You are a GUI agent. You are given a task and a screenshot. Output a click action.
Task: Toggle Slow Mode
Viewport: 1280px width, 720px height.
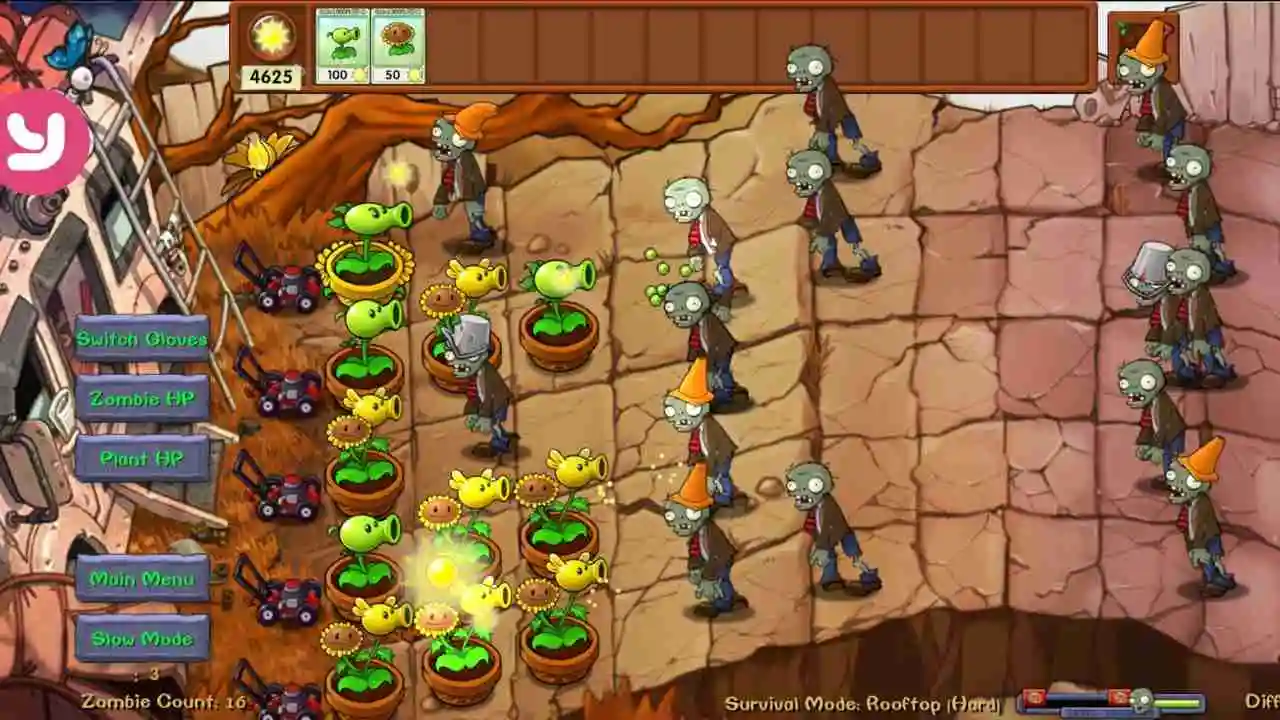click(x=142, y=637)
